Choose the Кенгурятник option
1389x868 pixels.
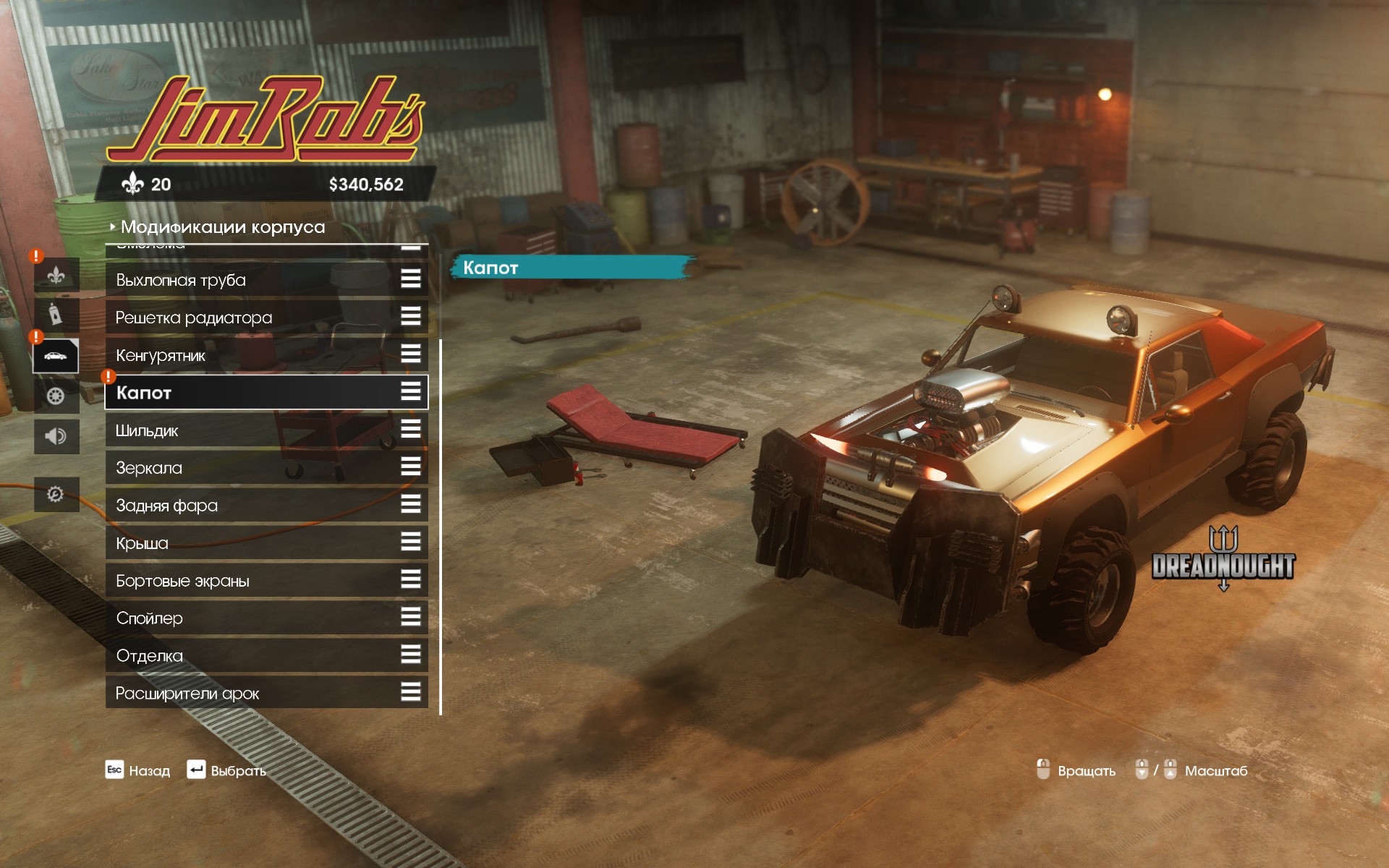266,355
